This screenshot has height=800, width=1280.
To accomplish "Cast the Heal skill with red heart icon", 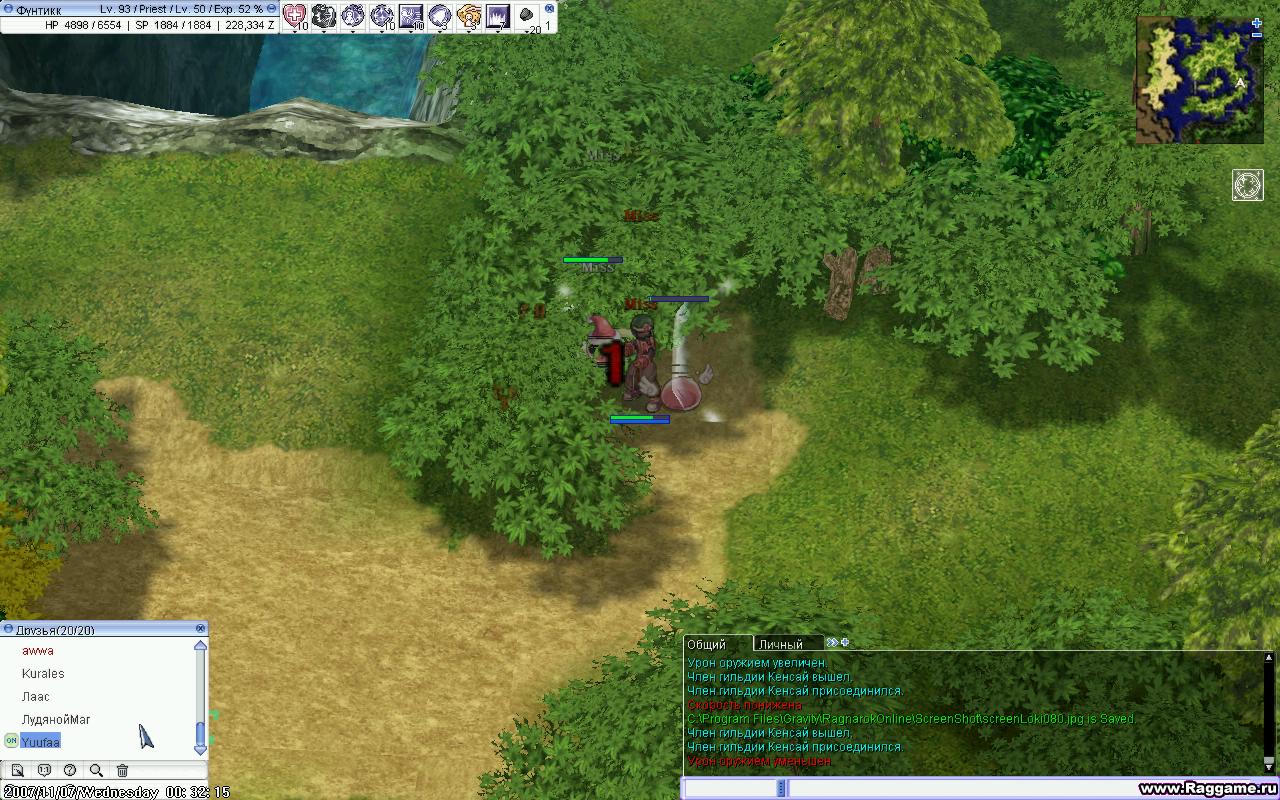I will tap(295, 16).
